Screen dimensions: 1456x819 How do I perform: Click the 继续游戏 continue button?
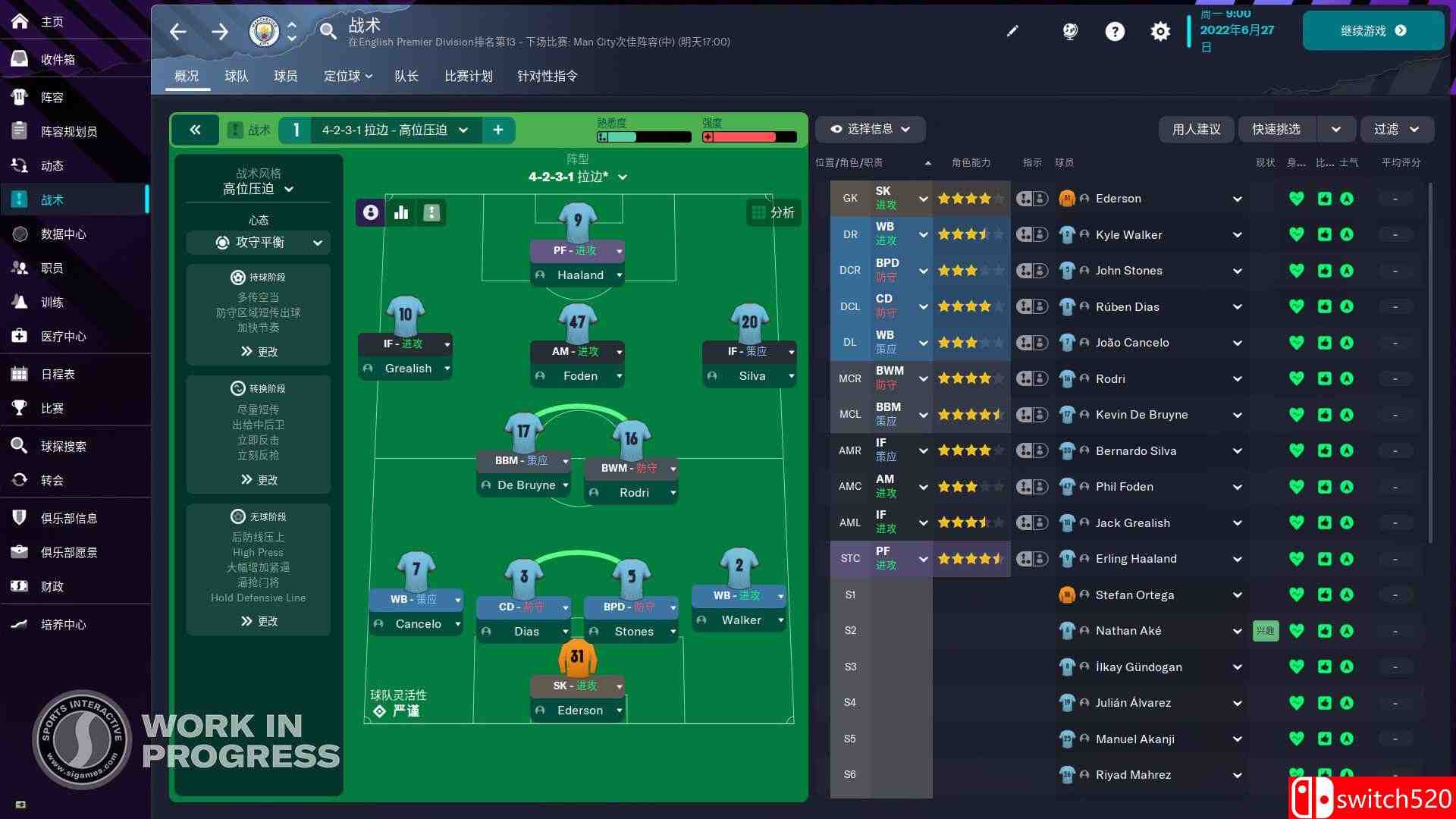[1374, 30]
